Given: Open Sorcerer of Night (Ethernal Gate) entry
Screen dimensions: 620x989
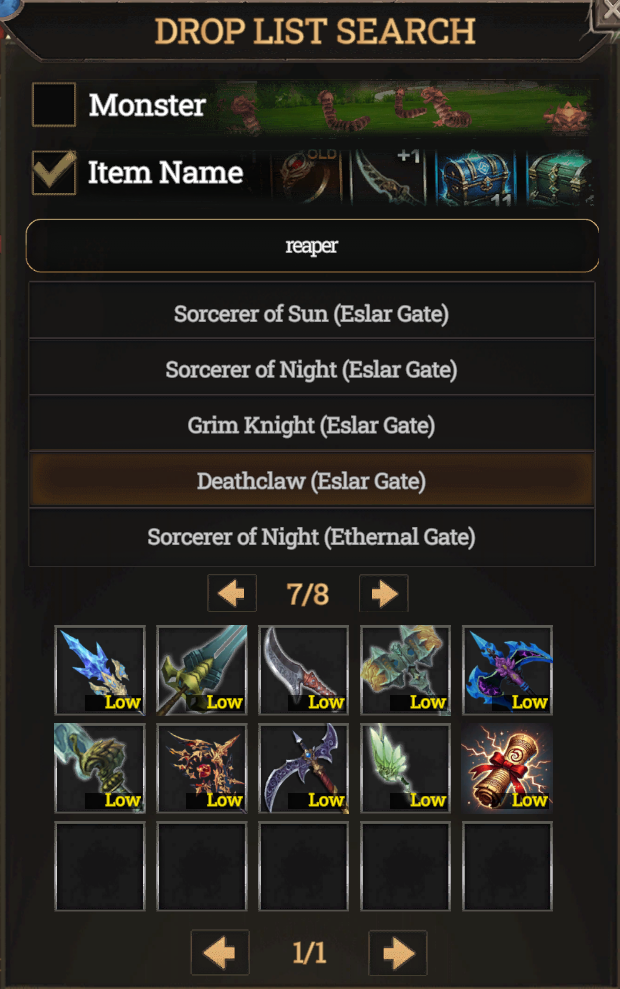Looking at the screenshot, I should (312, 537).
